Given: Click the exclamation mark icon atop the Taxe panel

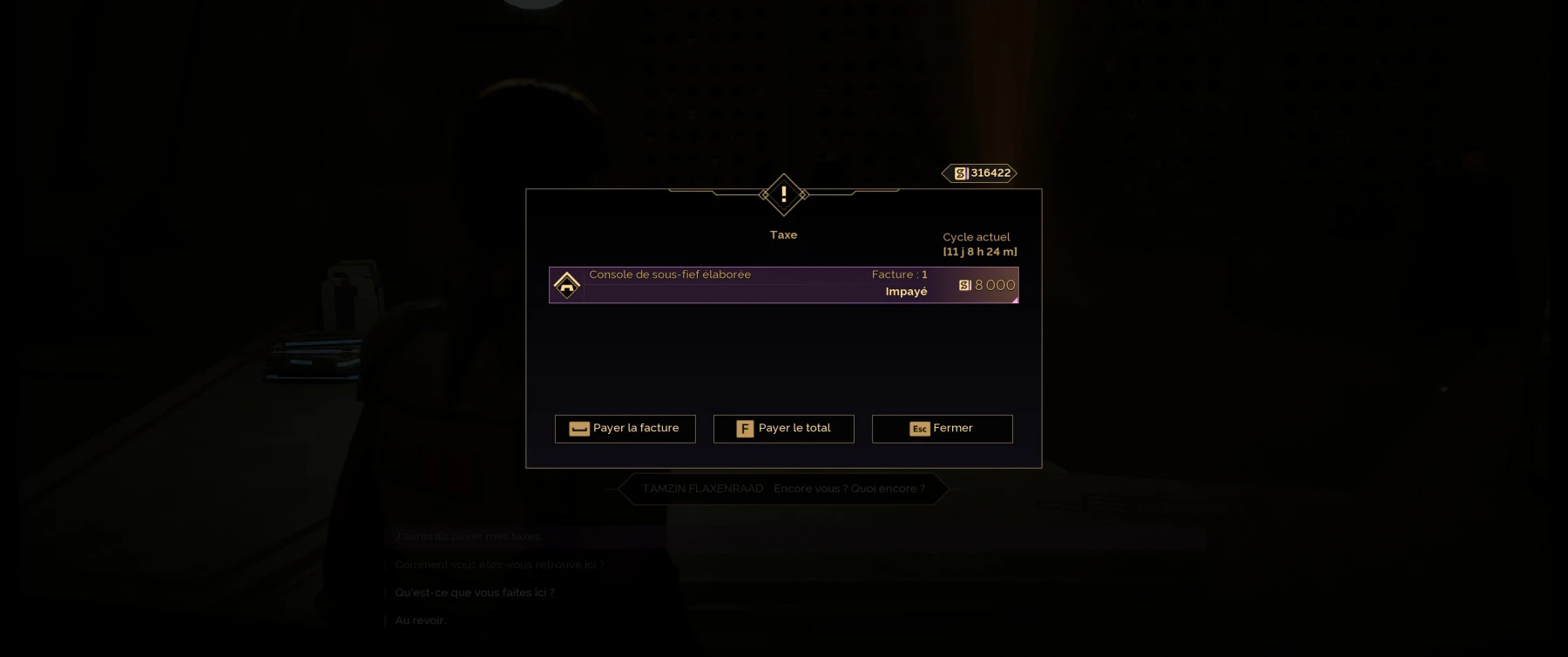Looking at the screenshot, I should [x=783, y=194].
